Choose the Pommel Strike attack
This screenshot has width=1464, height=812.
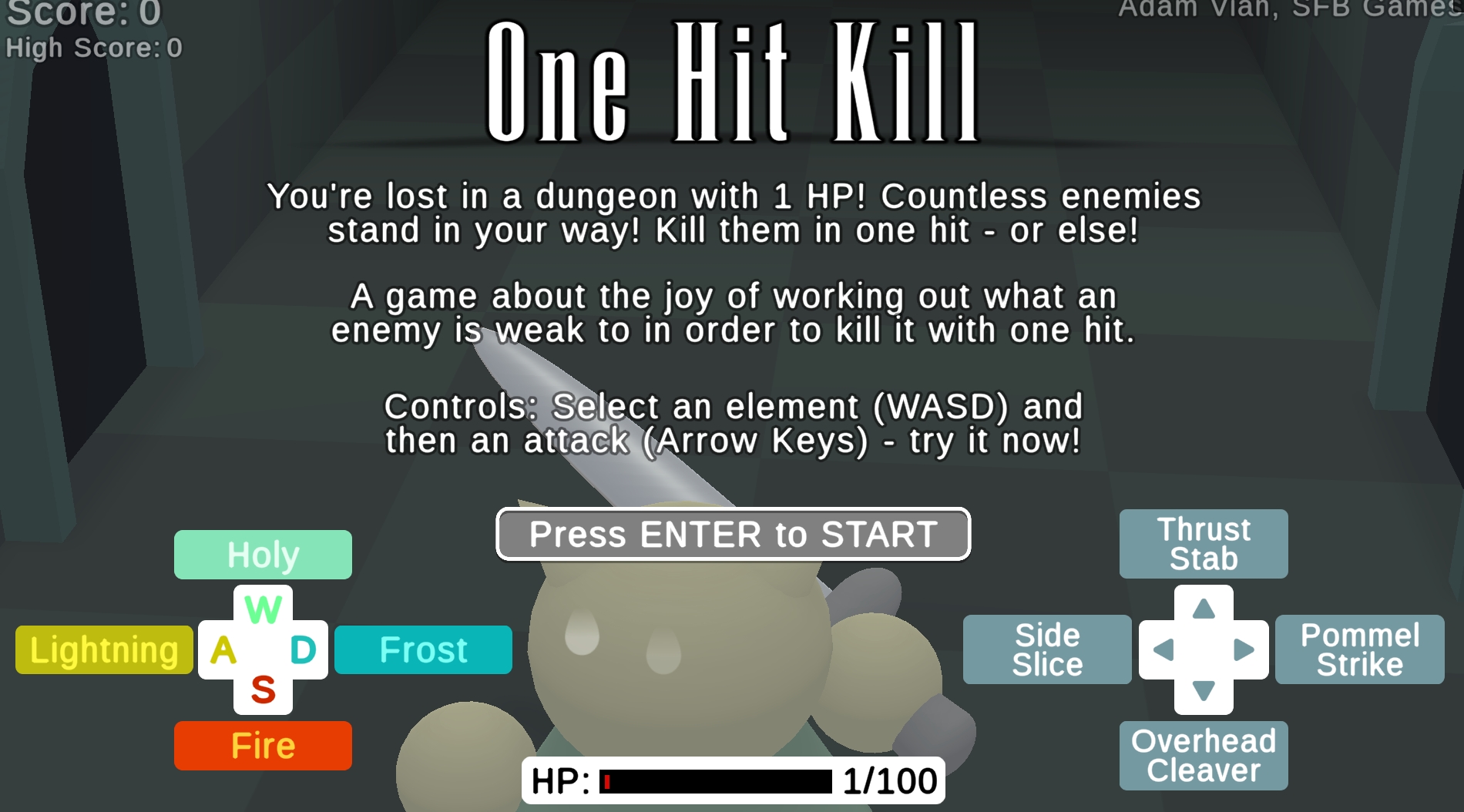coord(1359,649)
